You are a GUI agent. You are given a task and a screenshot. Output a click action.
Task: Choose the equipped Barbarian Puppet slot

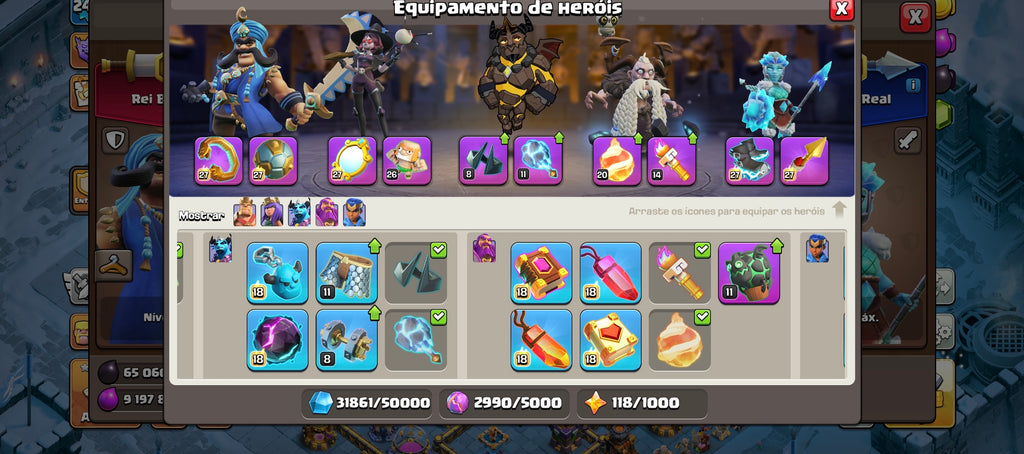point(407,161)
